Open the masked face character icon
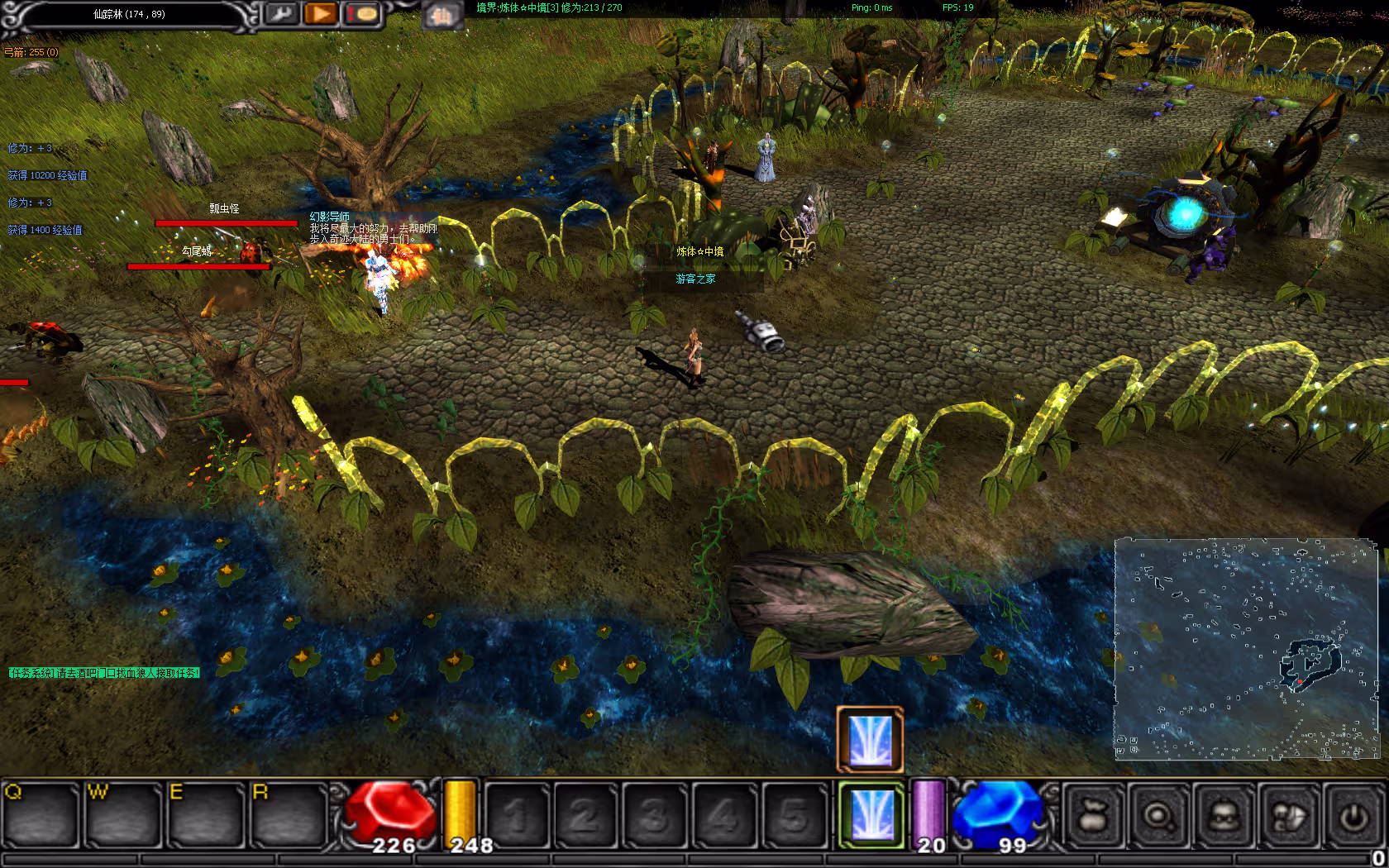The width and height of the screenshot is (1389, 868). pyautogui.click(x=1224, y=817)
